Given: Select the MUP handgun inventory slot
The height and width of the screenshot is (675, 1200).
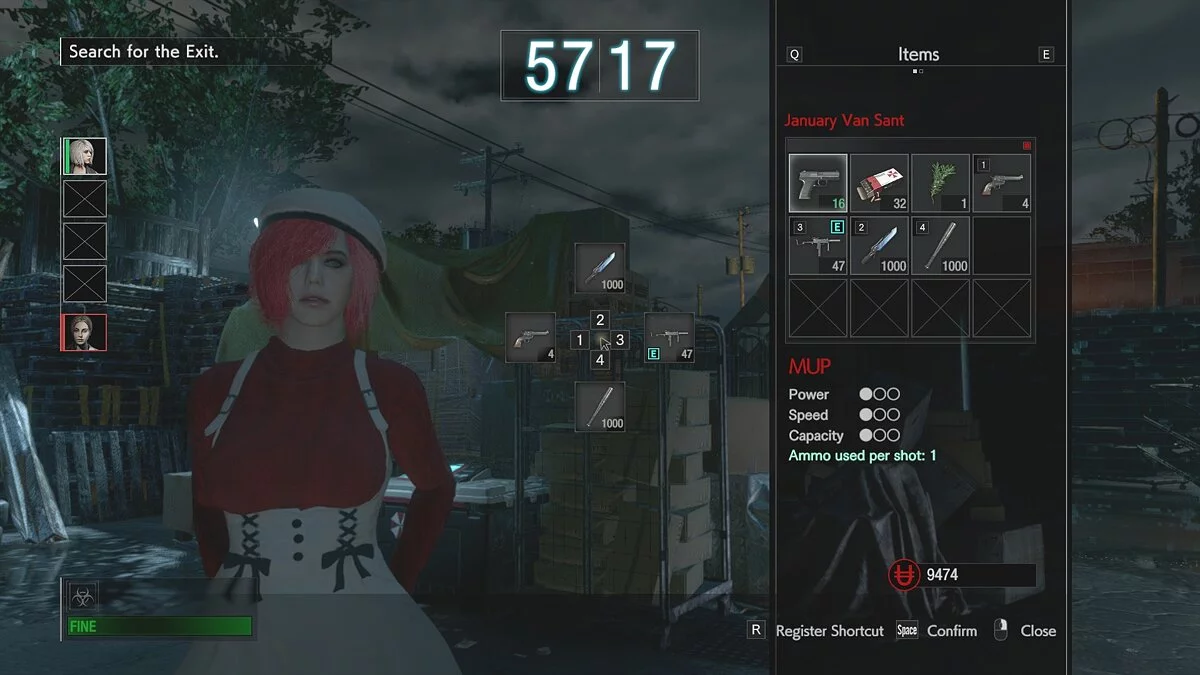Looking at the screenshot, I should point(818,183).
